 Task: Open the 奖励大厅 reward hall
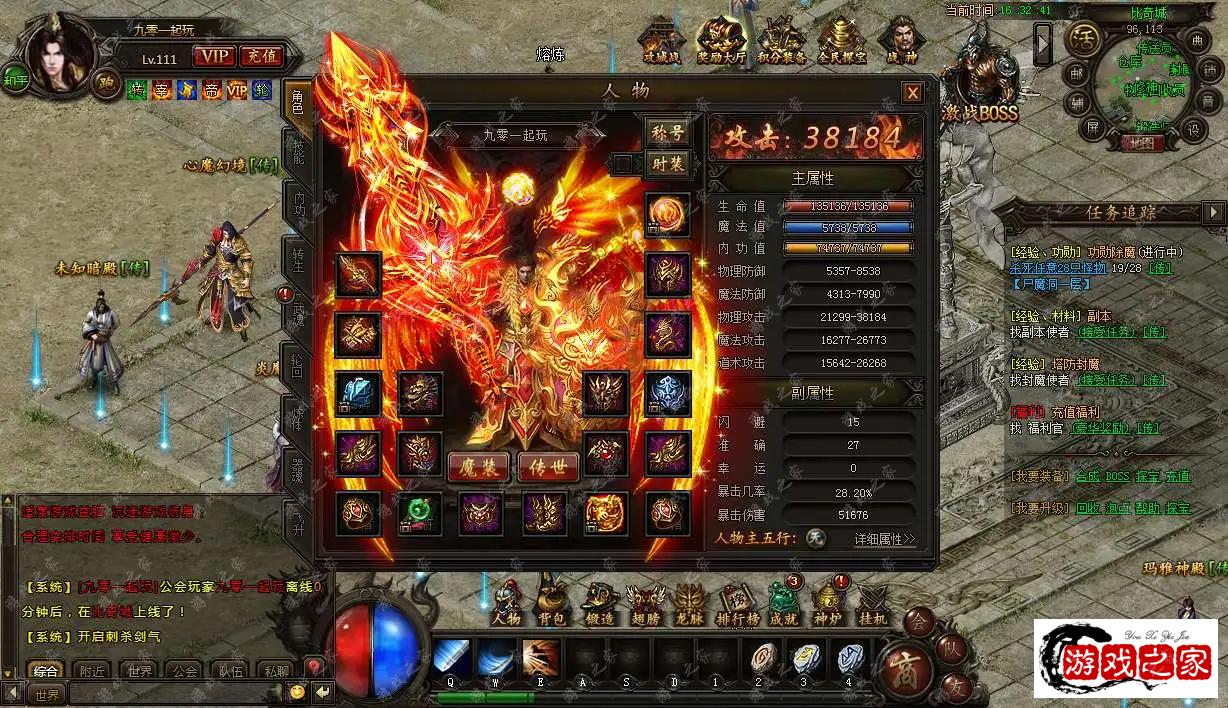pos(720,42)
